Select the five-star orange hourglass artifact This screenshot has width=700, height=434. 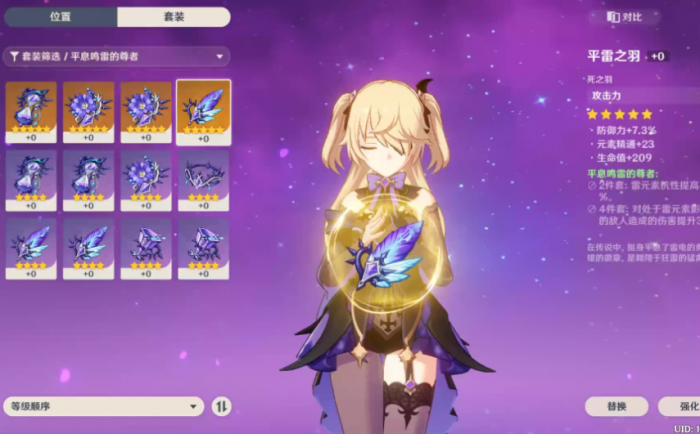30,110
